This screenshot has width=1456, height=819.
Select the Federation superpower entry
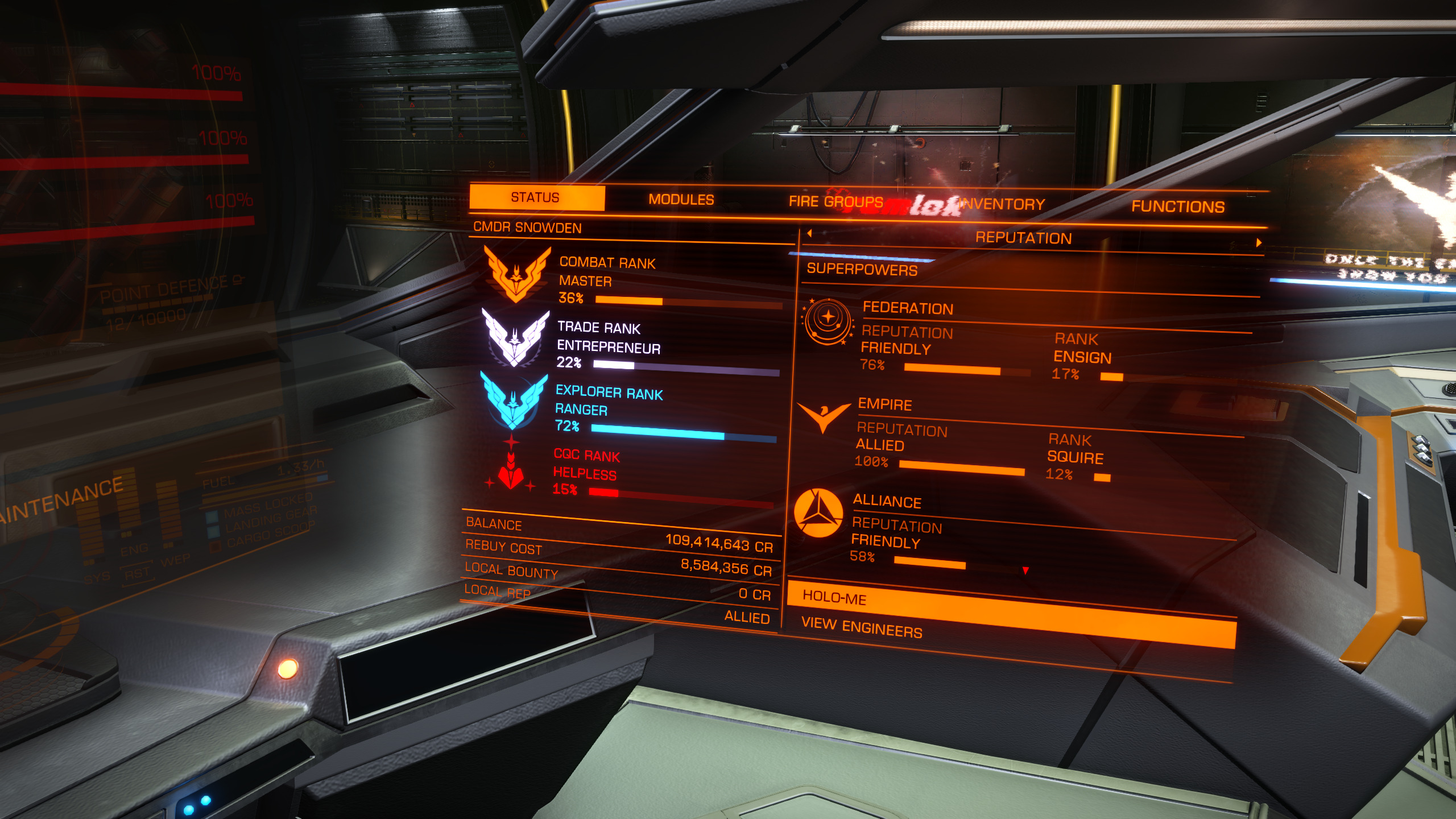pyautogui.click(x=908, y=308)
